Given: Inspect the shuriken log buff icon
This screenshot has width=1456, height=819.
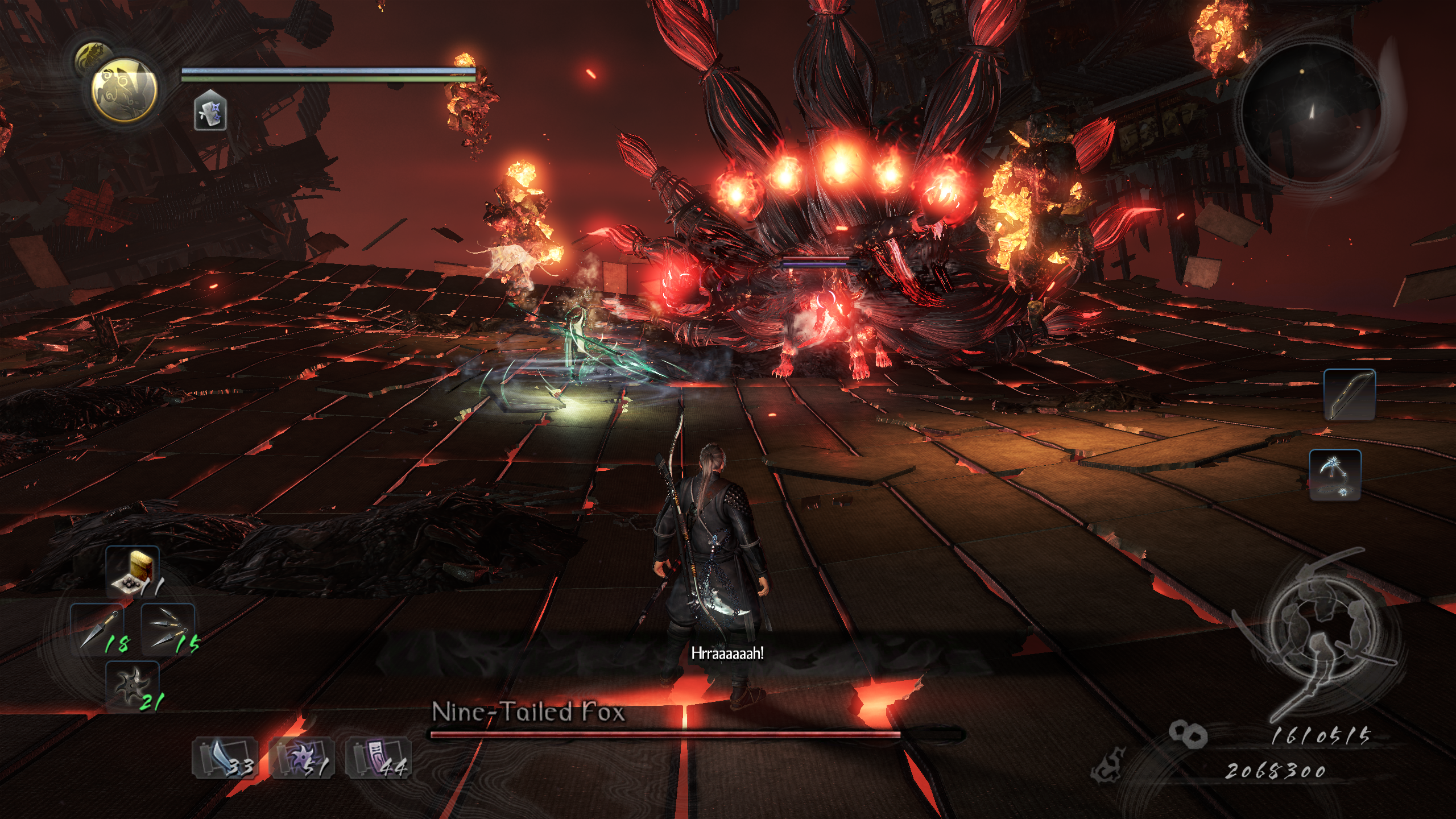Looking at the screenshot, I should (x=210, y=110).
